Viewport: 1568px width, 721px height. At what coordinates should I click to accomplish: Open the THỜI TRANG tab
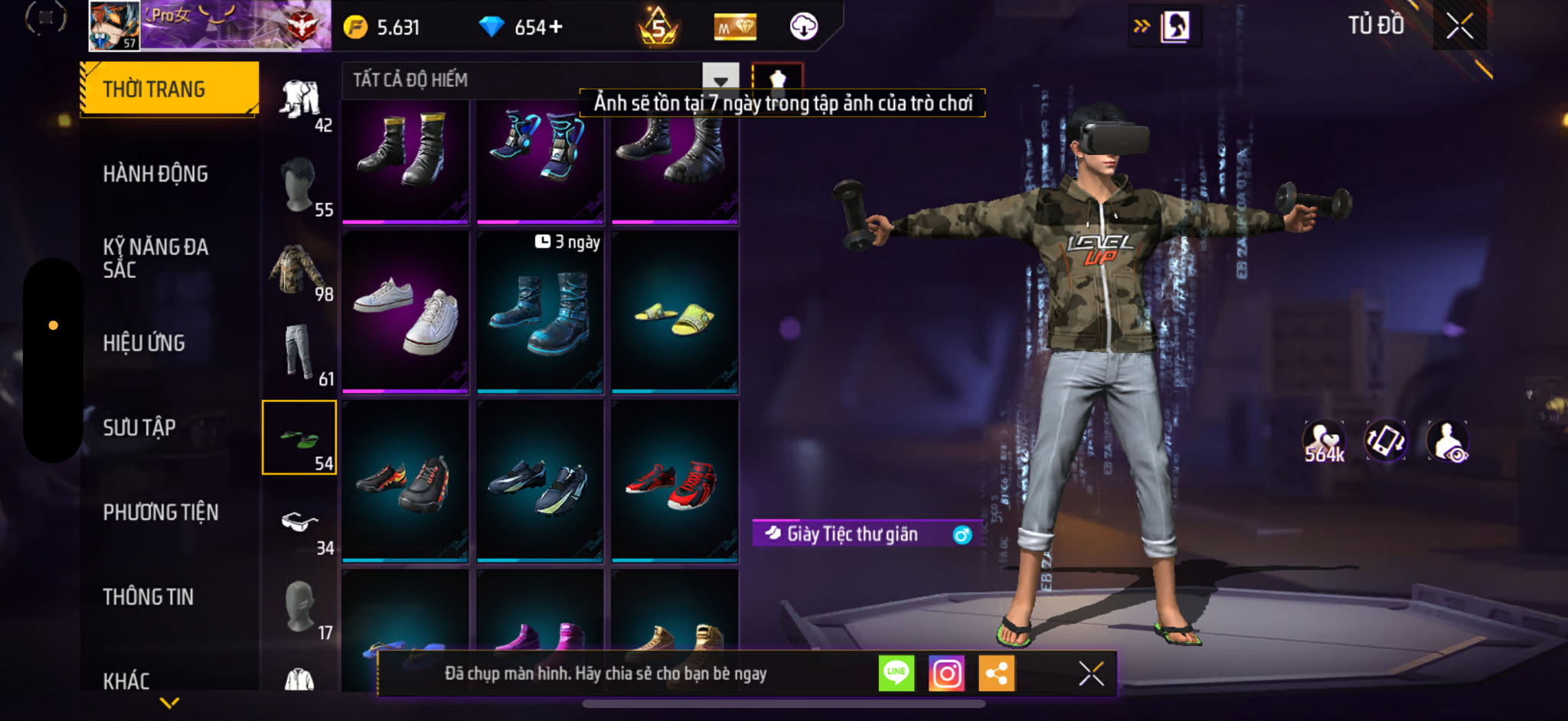tap(168, 89)
